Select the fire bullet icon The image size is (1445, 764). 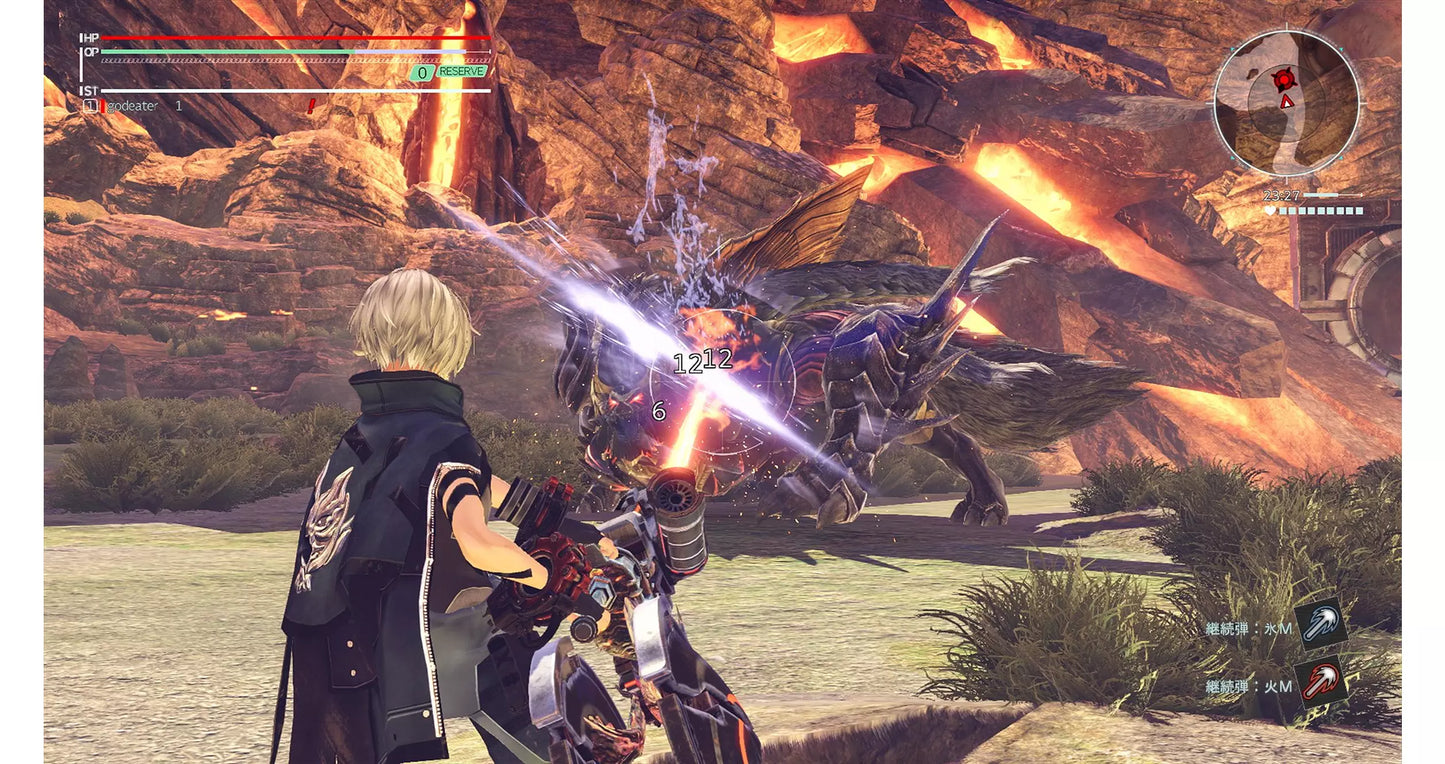1320,682
